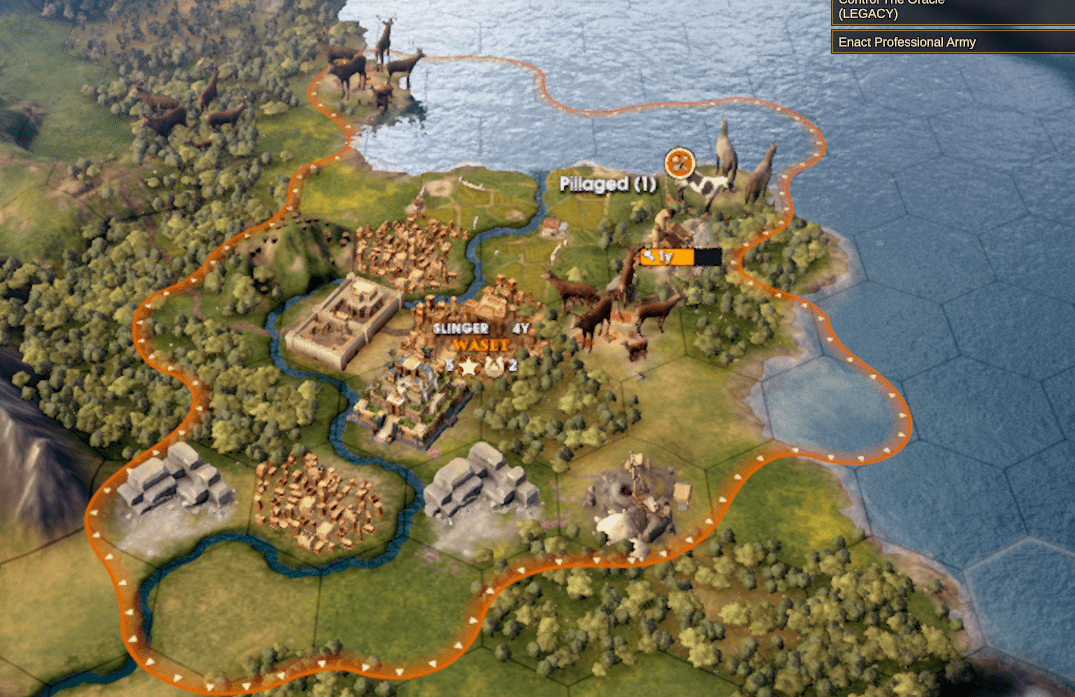Select the Waset city banner
The height and width of the screenshot is (697, 1075).
480,345
